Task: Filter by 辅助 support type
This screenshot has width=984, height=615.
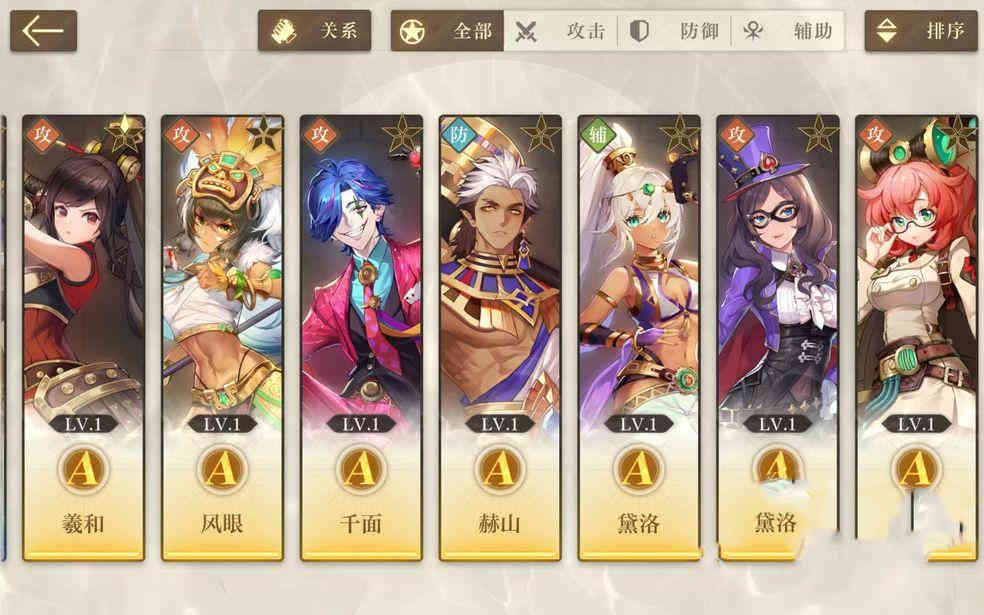Action: [x=788, y=31]
